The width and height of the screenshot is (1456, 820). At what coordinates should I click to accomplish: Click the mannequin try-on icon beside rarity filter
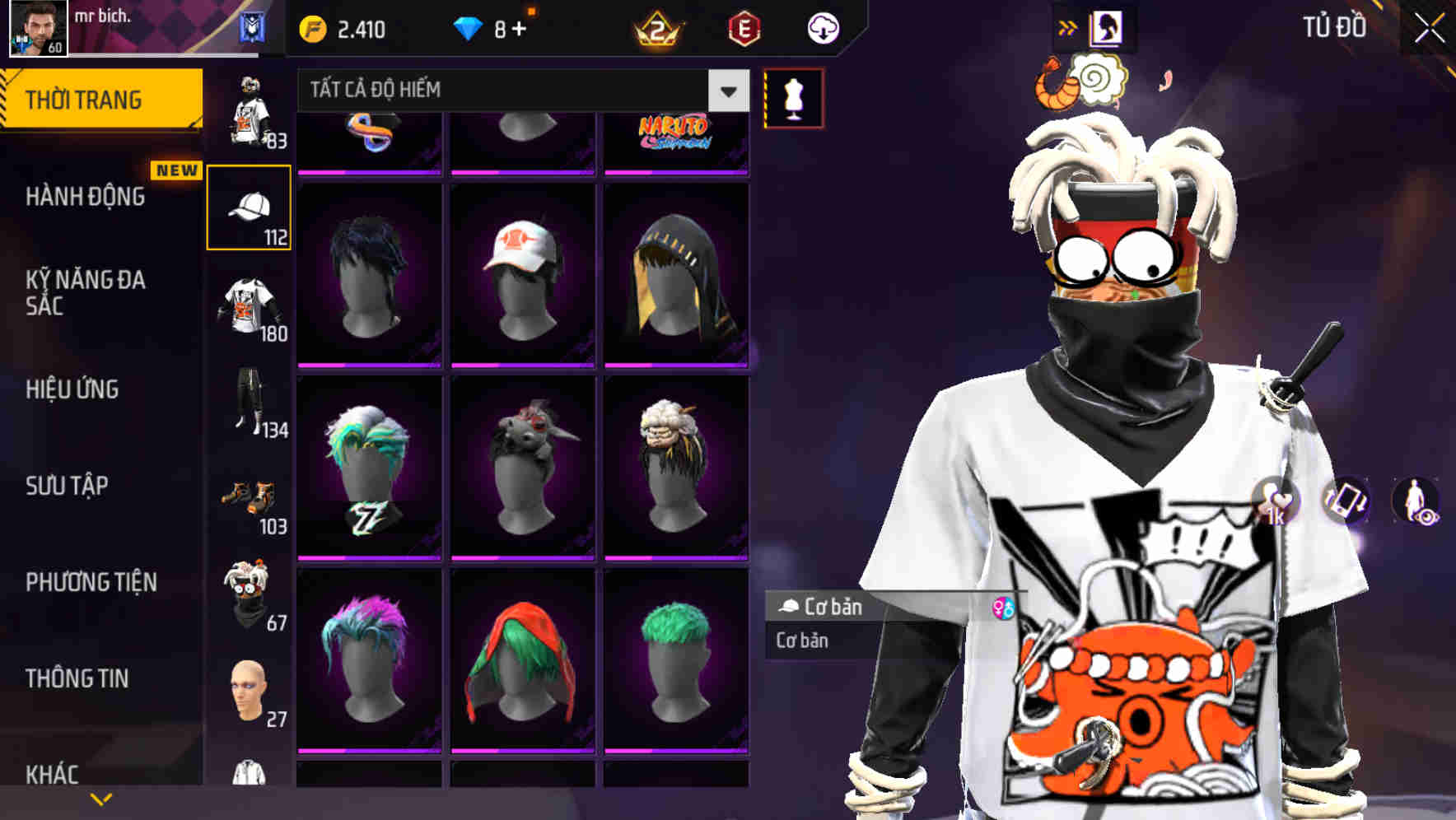point(794,96)
